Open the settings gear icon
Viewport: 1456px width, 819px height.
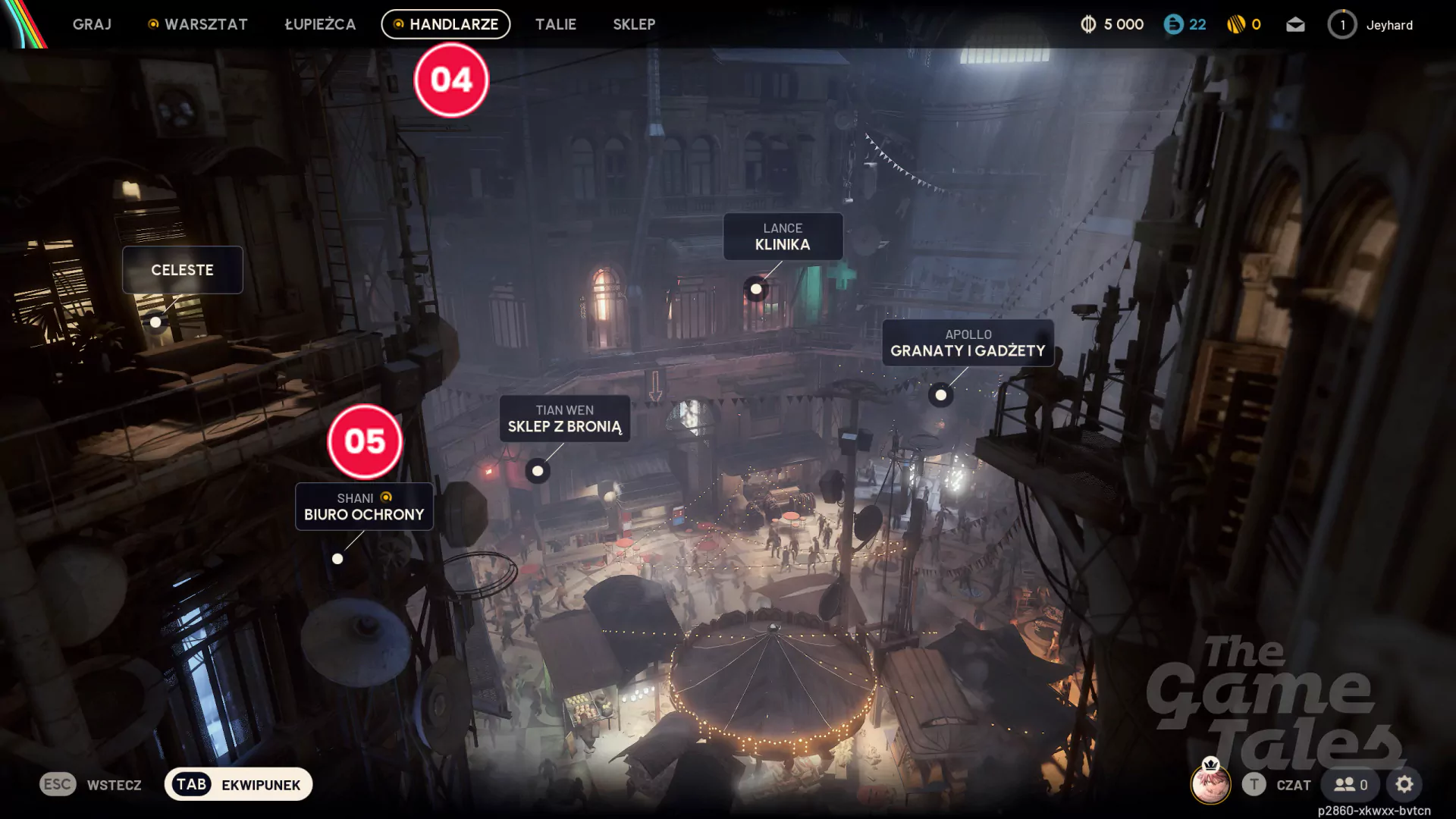[x=1404, y=785]
